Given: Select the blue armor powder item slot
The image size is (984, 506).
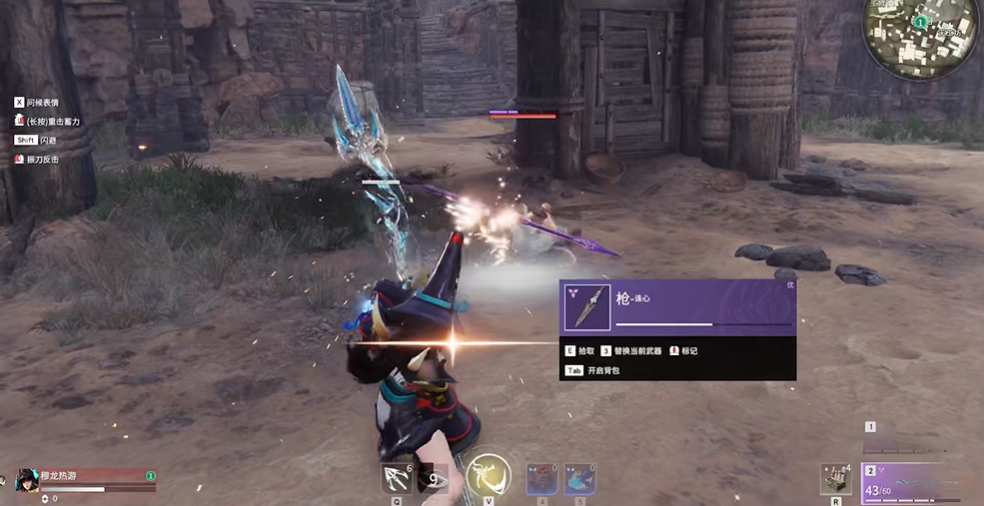Looking at the screenshot, I should coord(580,478).
